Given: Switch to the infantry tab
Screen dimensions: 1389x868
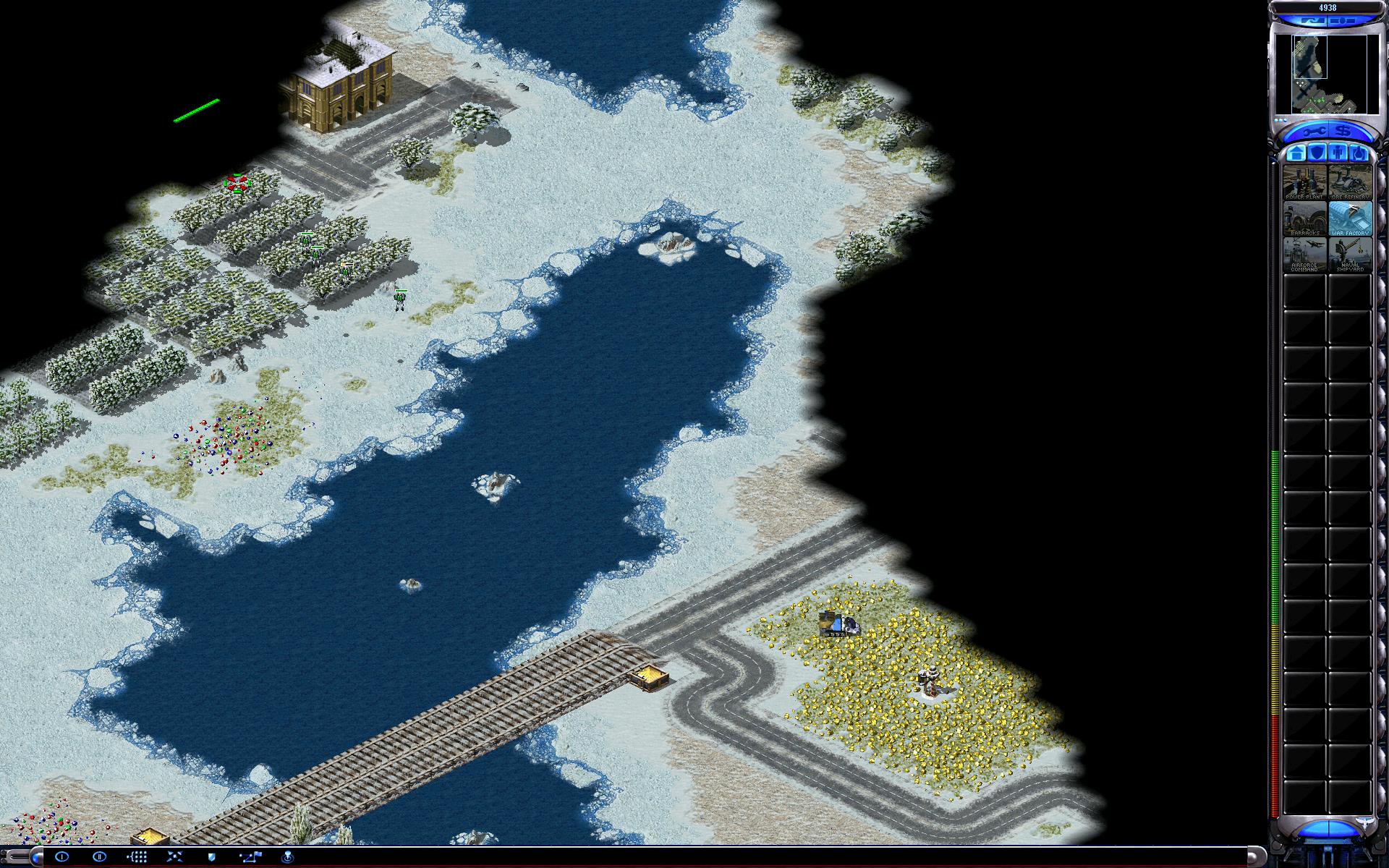Looking at the screenshot, I should tap(1338, 153).
